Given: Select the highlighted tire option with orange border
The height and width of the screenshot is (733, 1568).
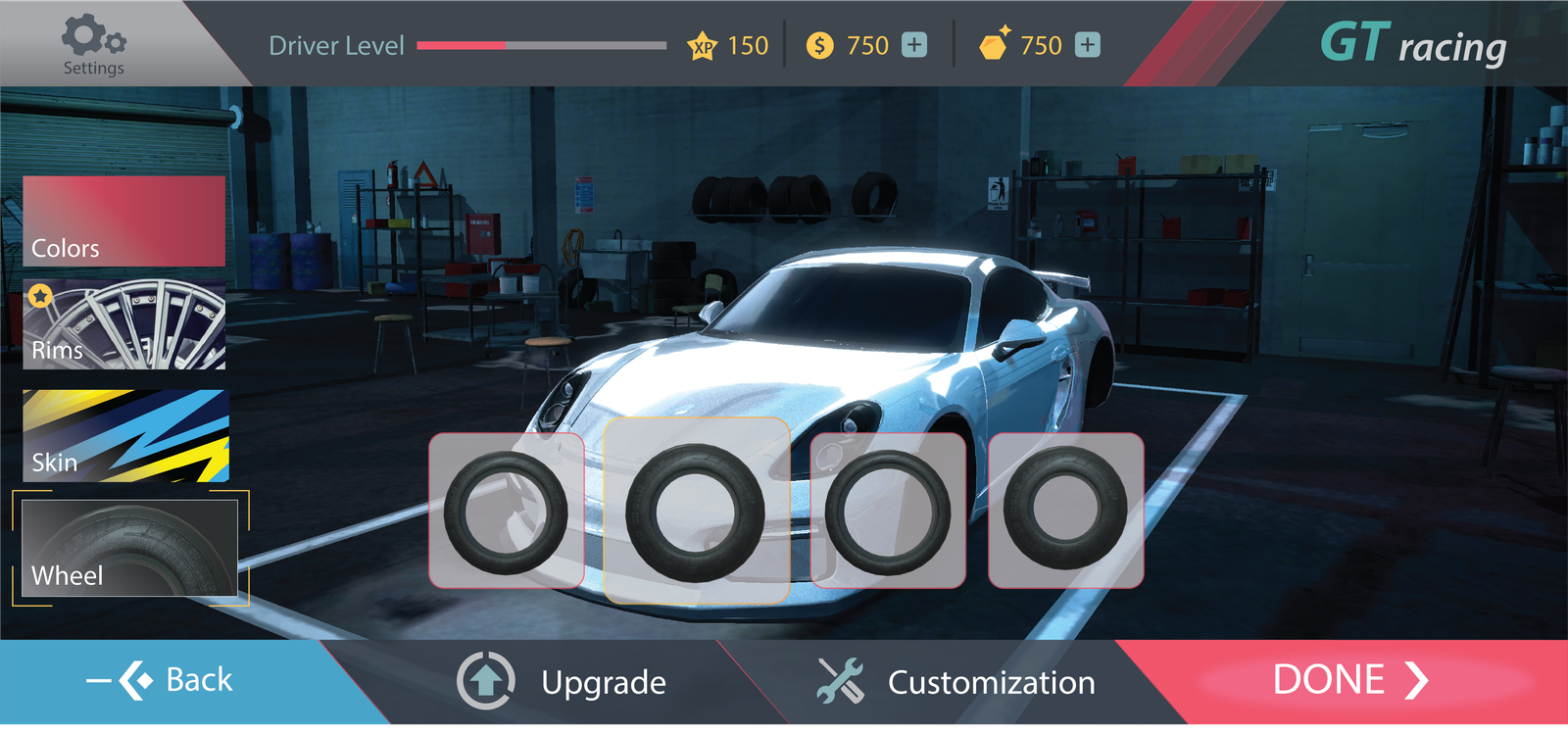Looking at the screenshot, I should click(x=697, y=511).
